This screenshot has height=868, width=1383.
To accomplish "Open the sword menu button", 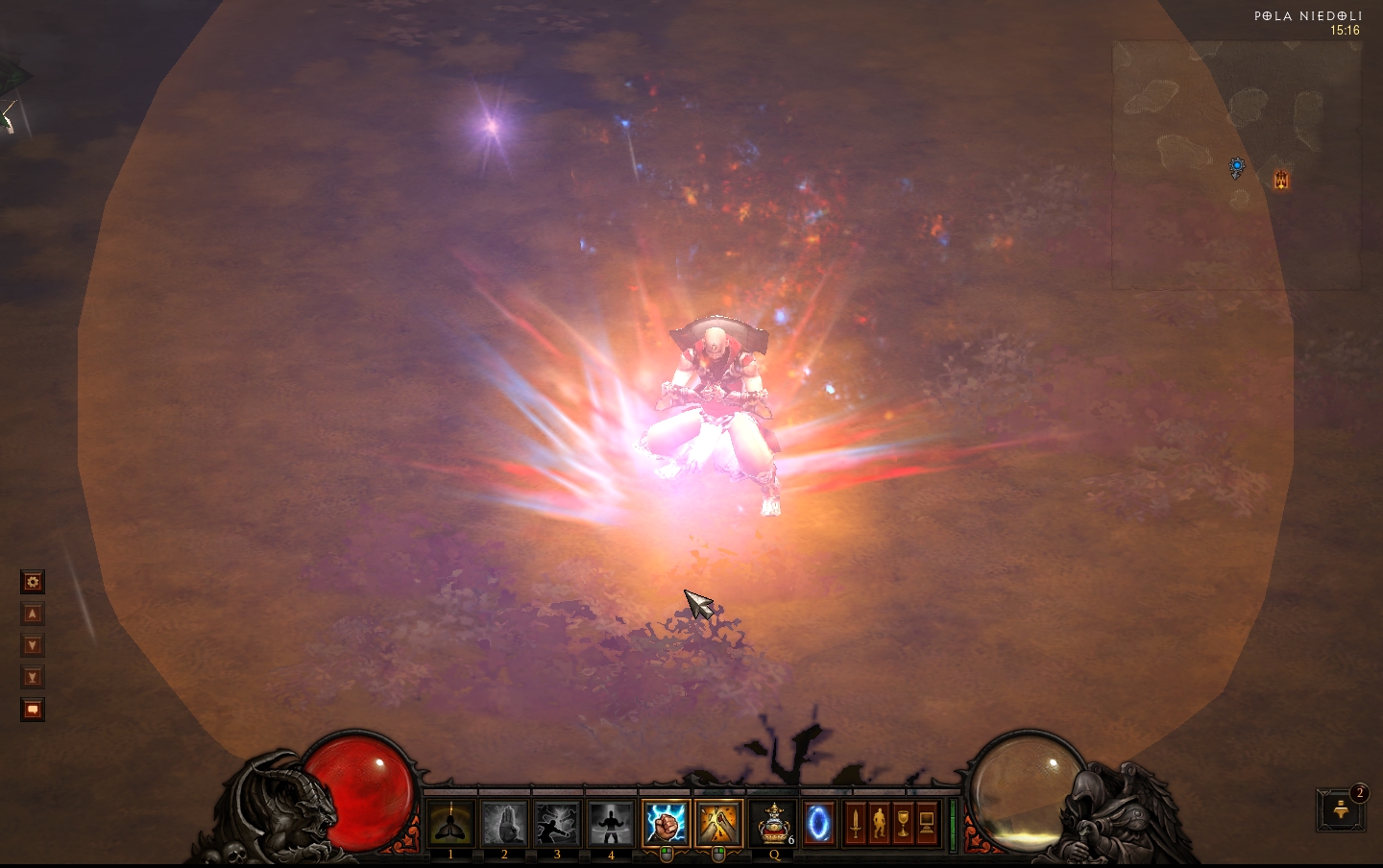I will coord(855,824).
